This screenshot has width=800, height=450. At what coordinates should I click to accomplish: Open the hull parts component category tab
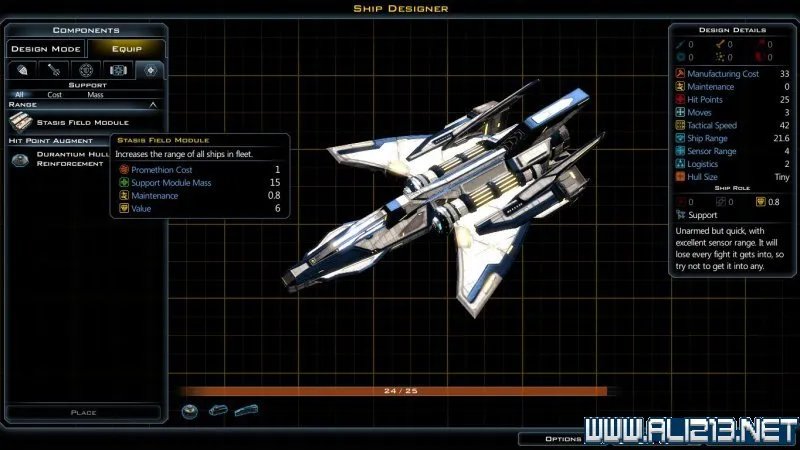[23, 70]
